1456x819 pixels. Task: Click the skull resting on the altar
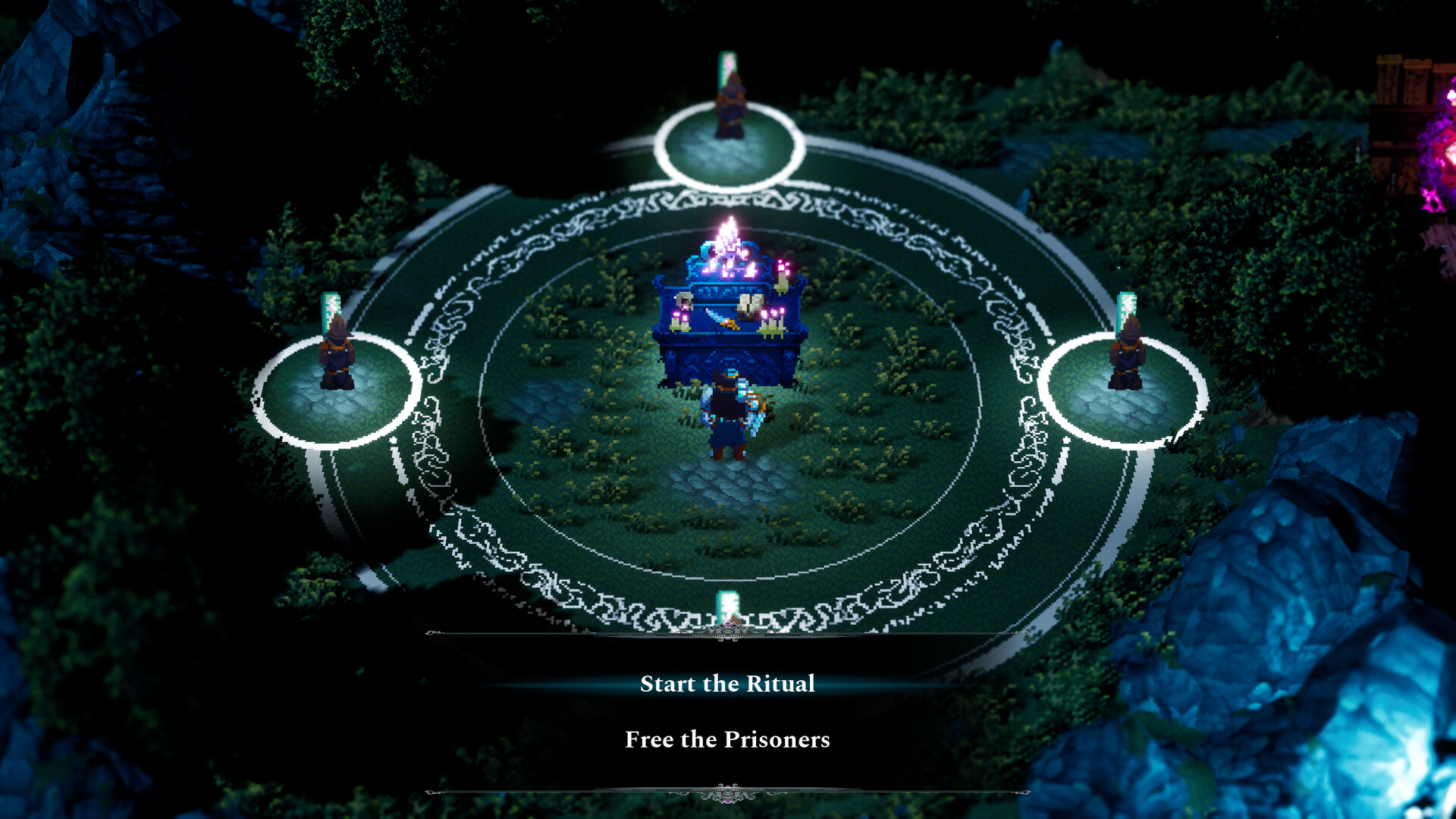click(684, 300)
